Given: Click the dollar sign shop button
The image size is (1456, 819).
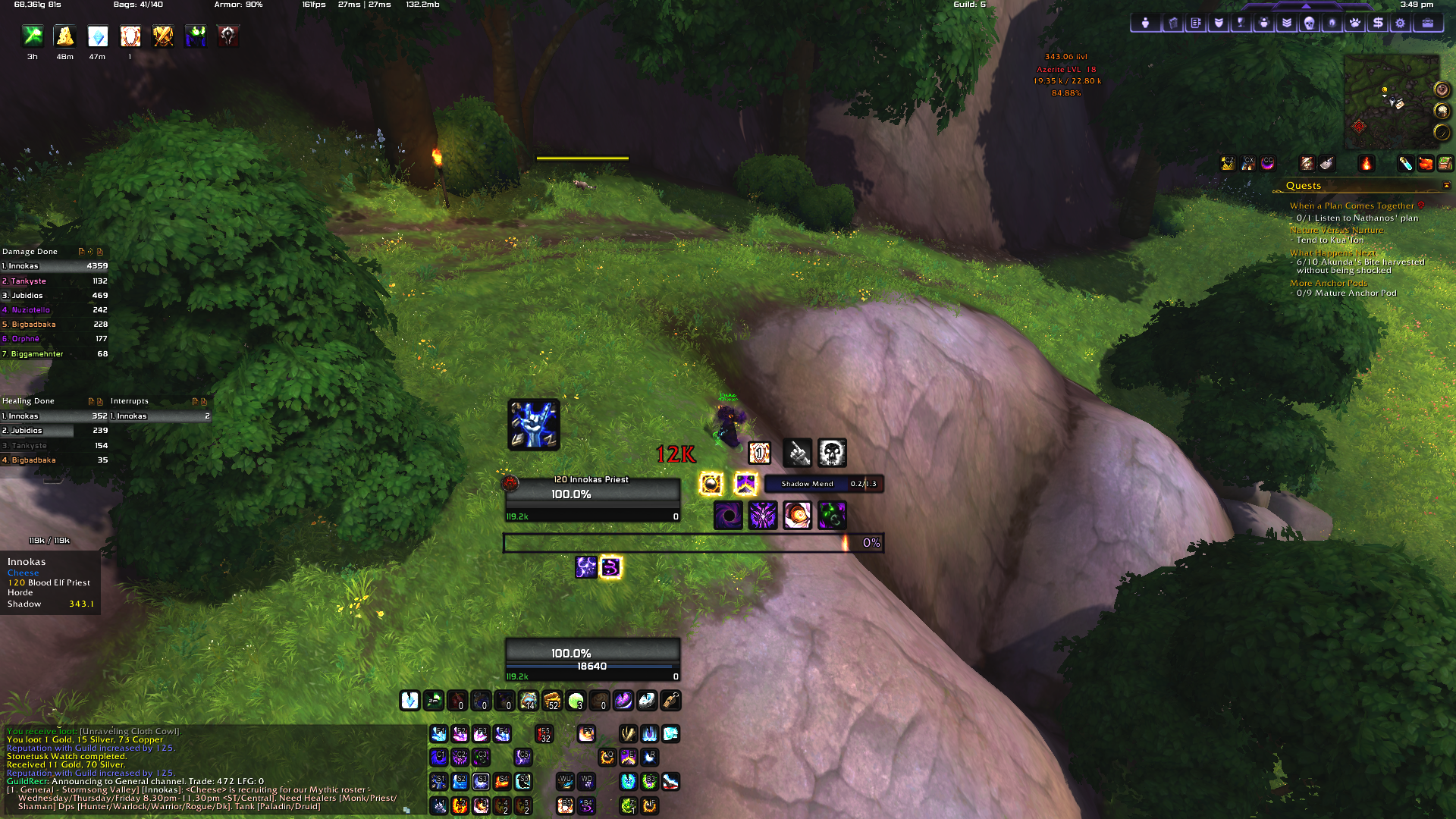Looking at the screenshot, I should (x=1378, y=24).
